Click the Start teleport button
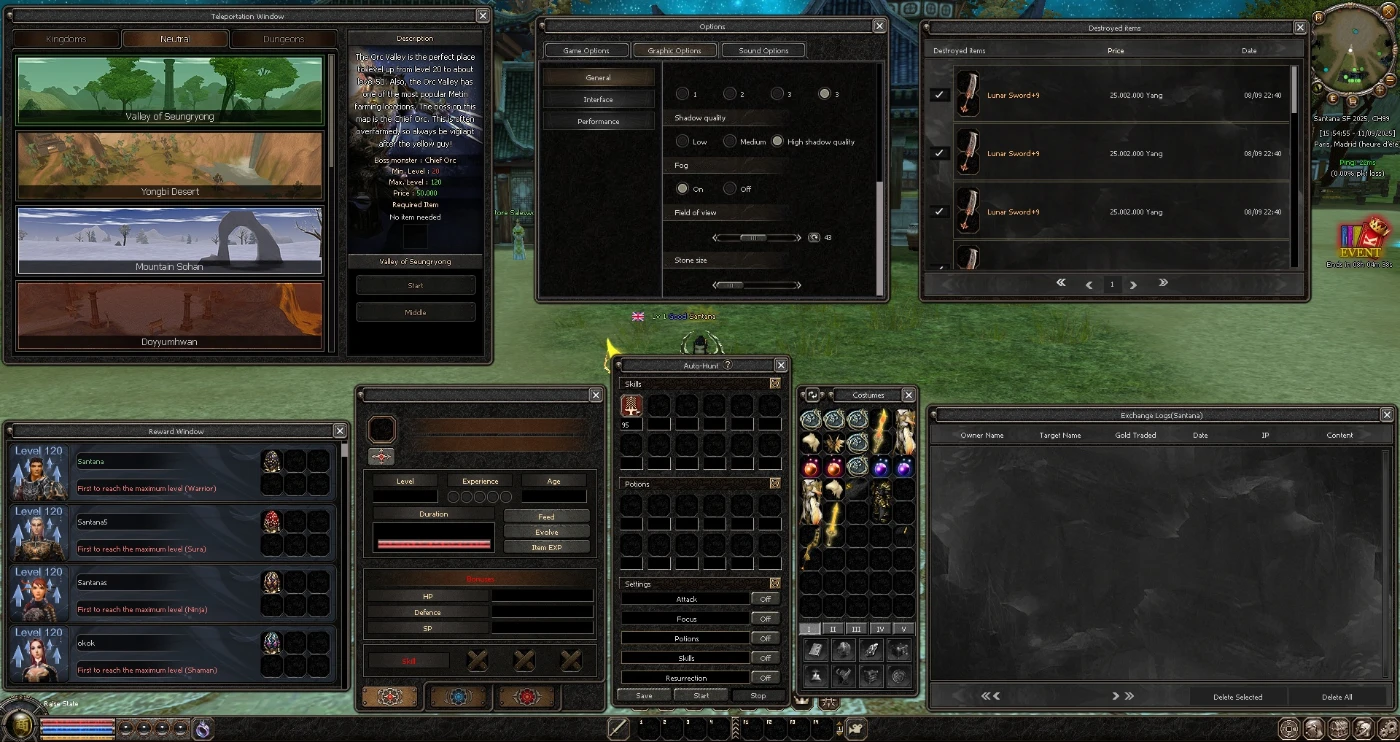Screen dimensions: 1400x742 pyautogui.click(x=415, y=285)
